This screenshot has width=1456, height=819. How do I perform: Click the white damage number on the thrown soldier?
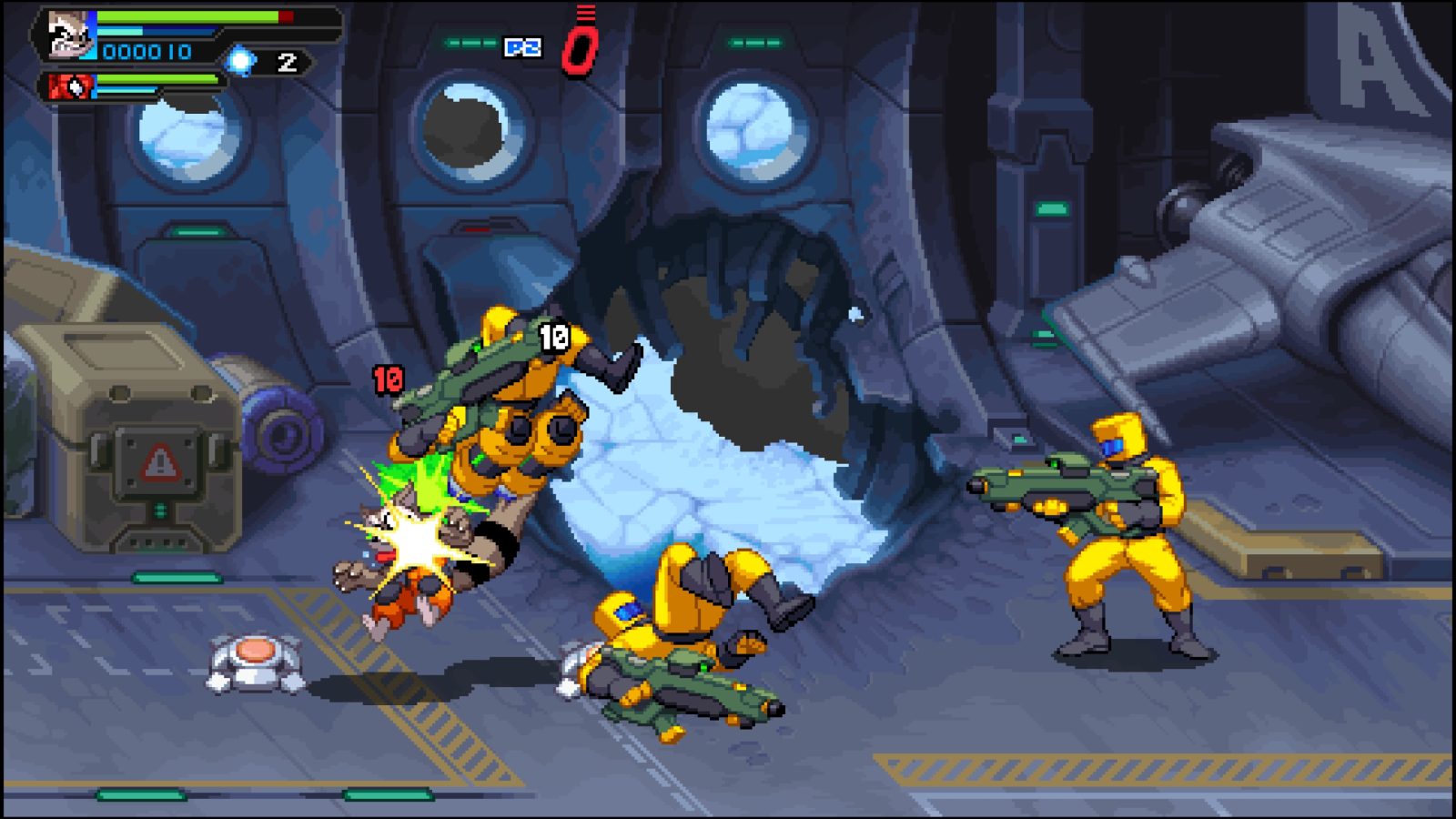[x=553, y=337]
